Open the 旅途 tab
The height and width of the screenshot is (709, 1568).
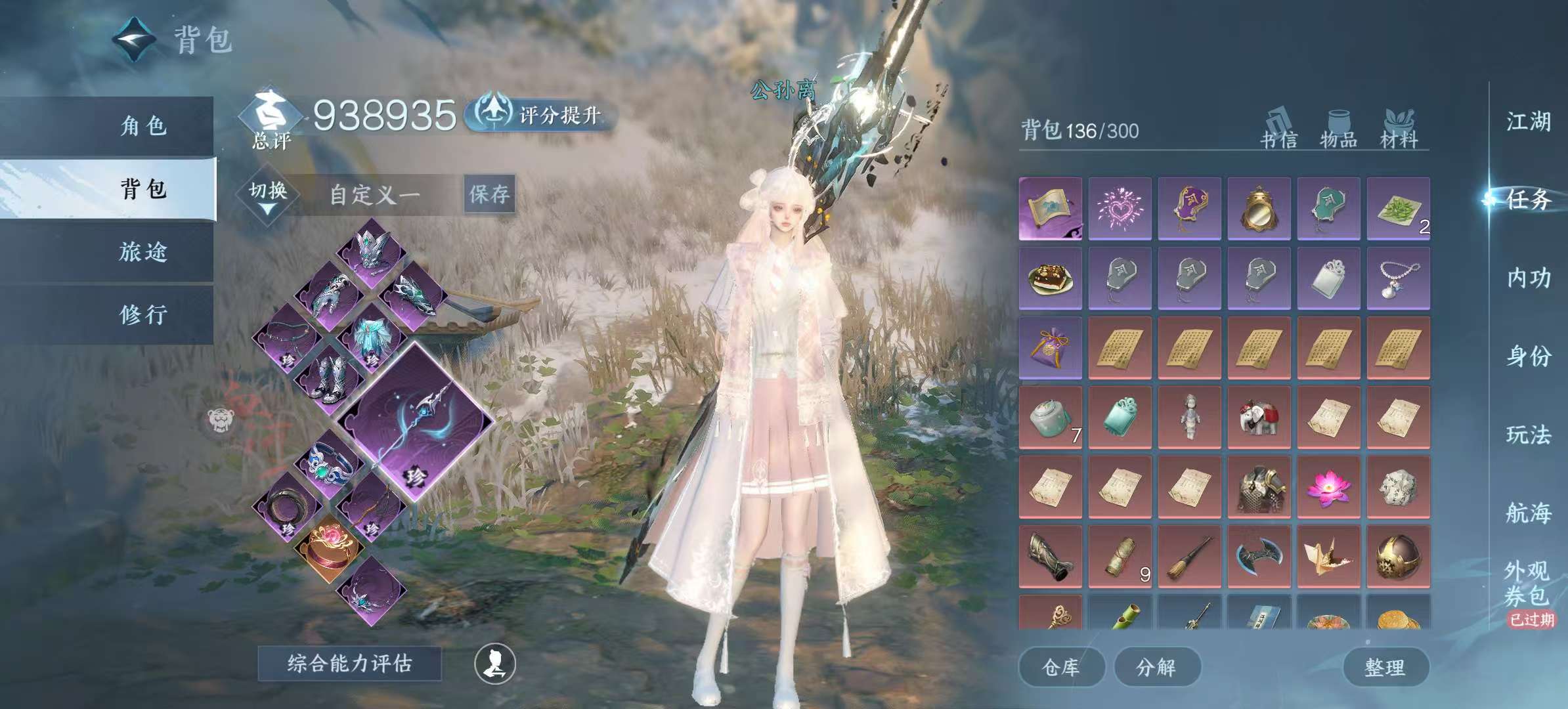143,251
